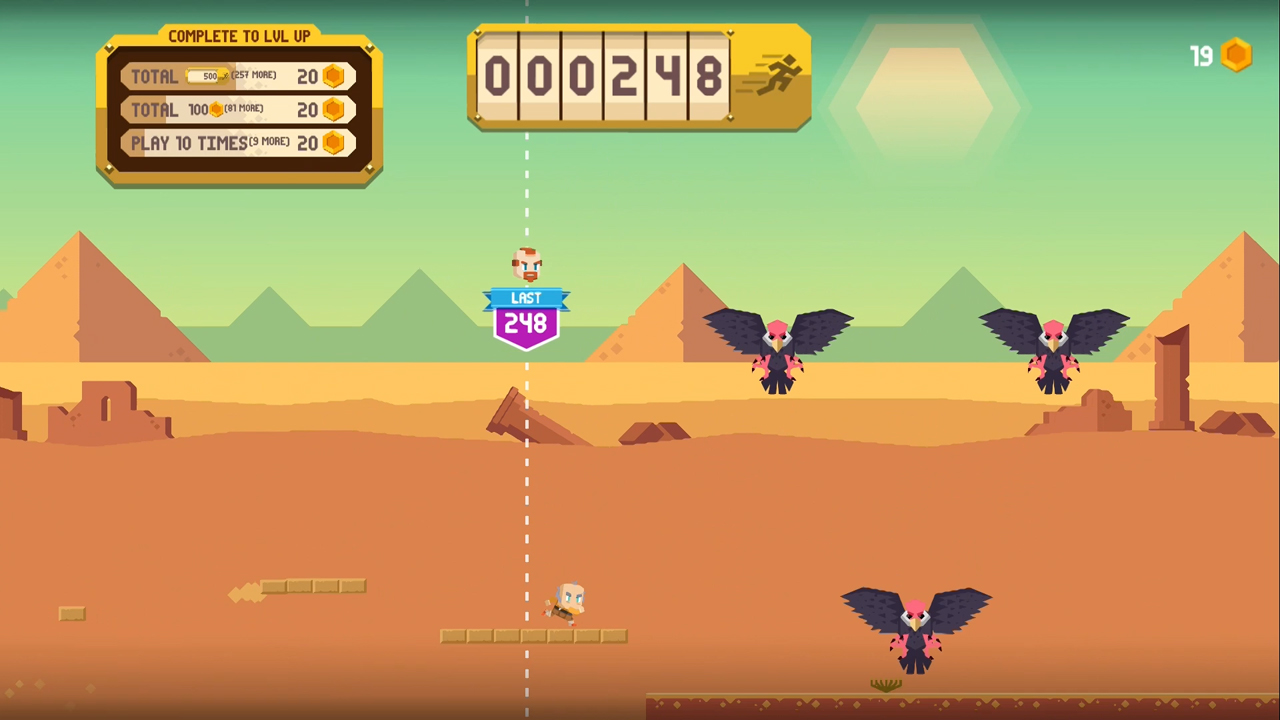Select the gem reward icon on the TOTAL 500 quest

[334, 75]
